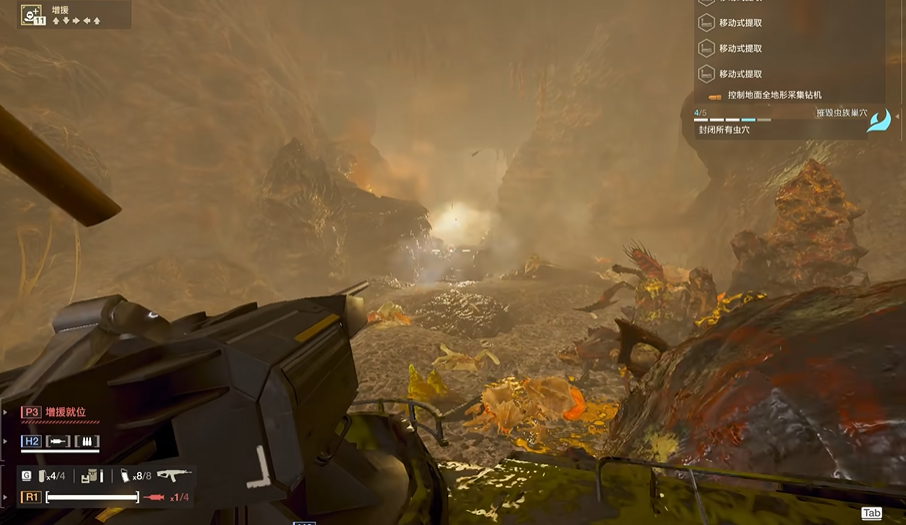Choose the assault rifle weapon icon
This screenshot has width=906, height=525.
[173, 475]
